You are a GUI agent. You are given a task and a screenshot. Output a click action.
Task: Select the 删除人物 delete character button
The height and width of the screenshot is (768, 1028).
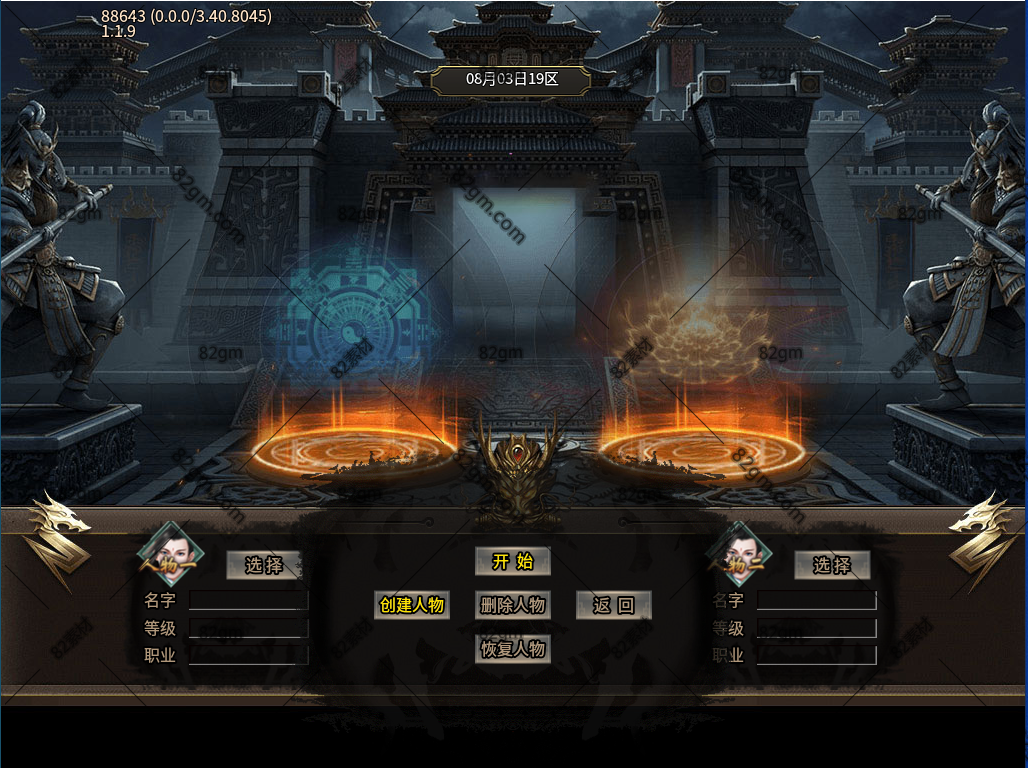[x=512, y=605]
